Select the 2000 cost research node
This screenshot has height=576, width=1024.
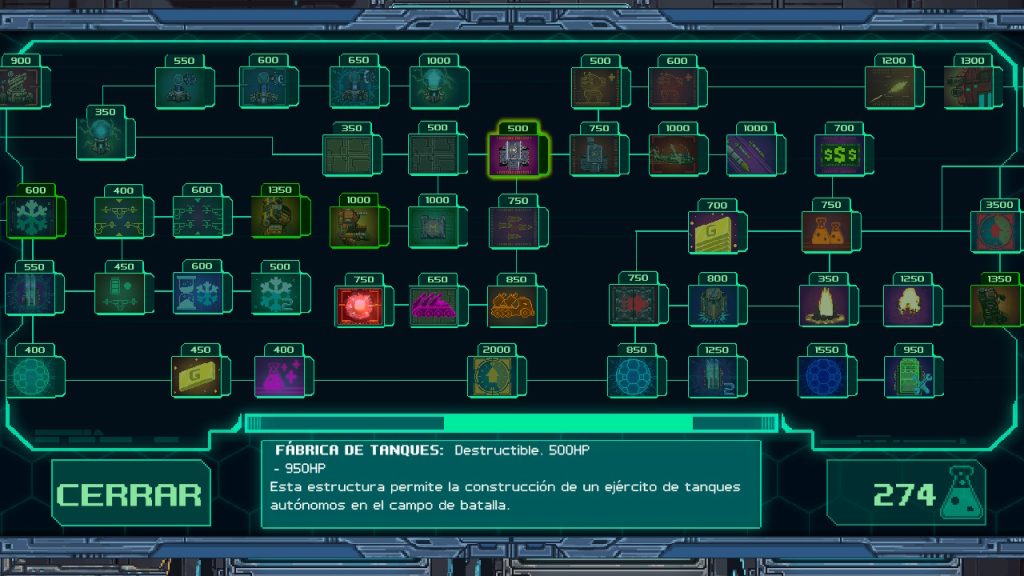coord(497,377)
